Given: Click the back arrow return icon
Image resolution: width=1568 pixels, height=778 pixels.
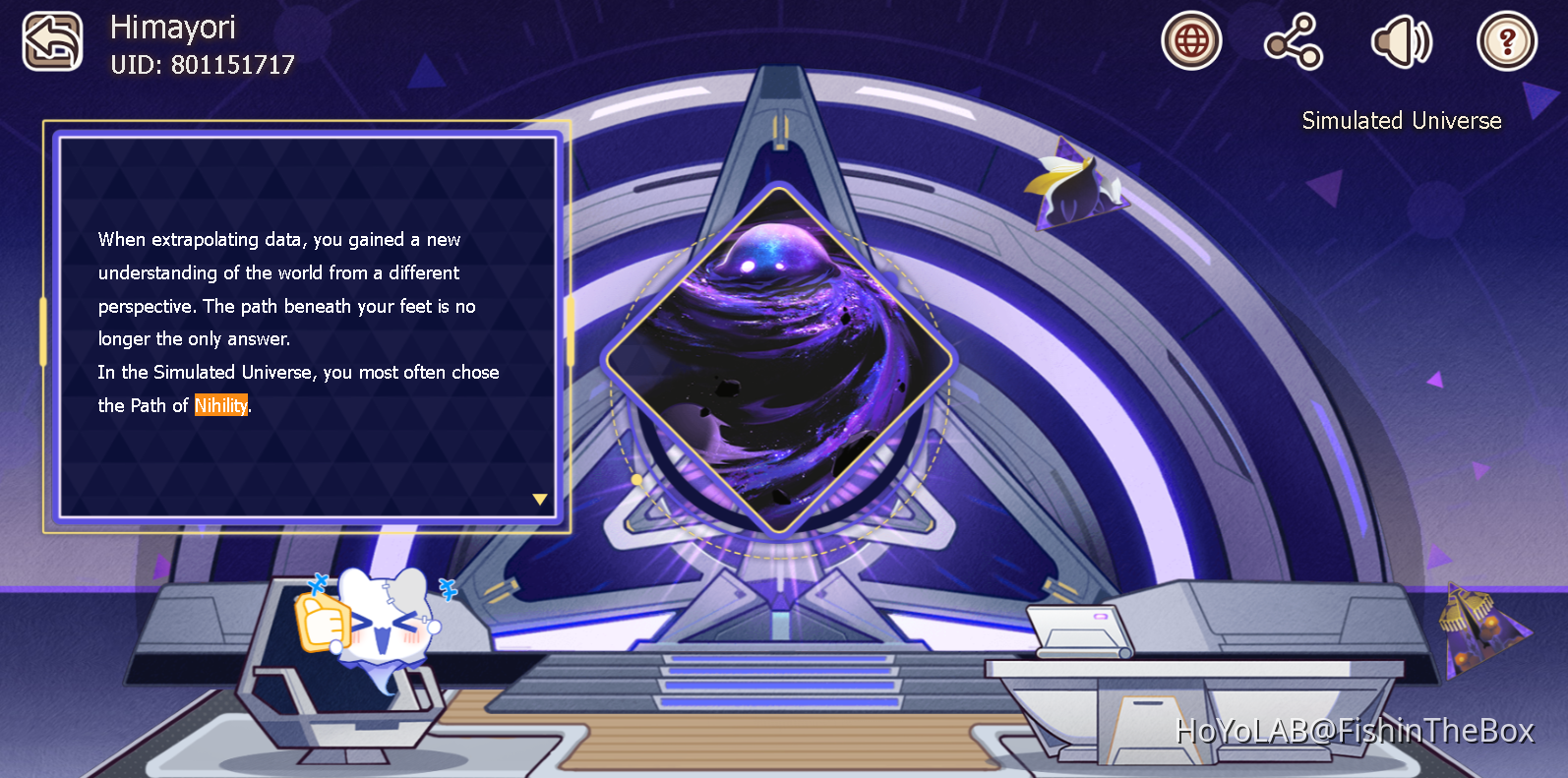Looking at the screenshot, I should [x=52, y=40].
